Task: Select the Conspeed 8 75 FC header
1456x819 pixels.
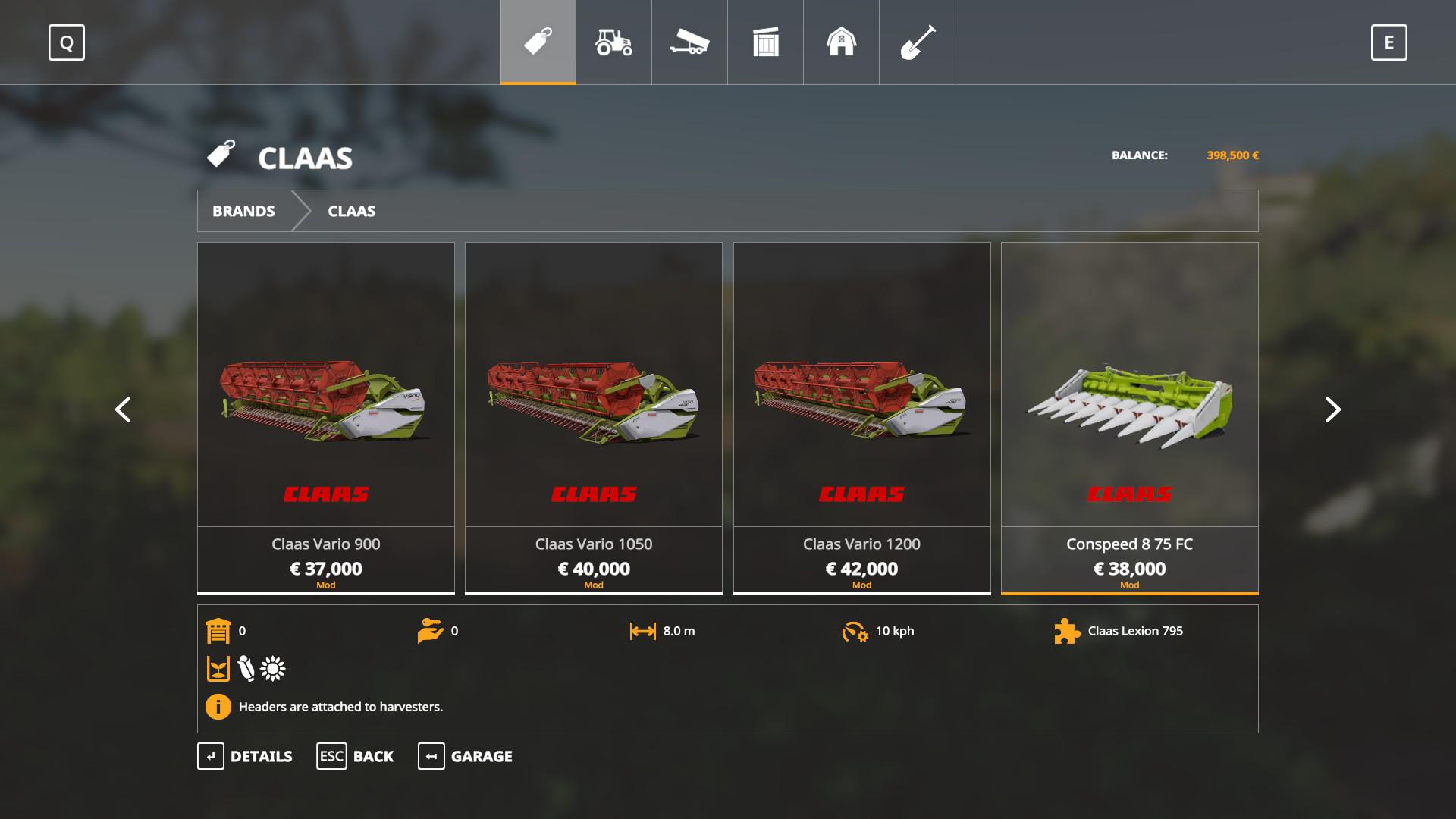Action: 1129,417
